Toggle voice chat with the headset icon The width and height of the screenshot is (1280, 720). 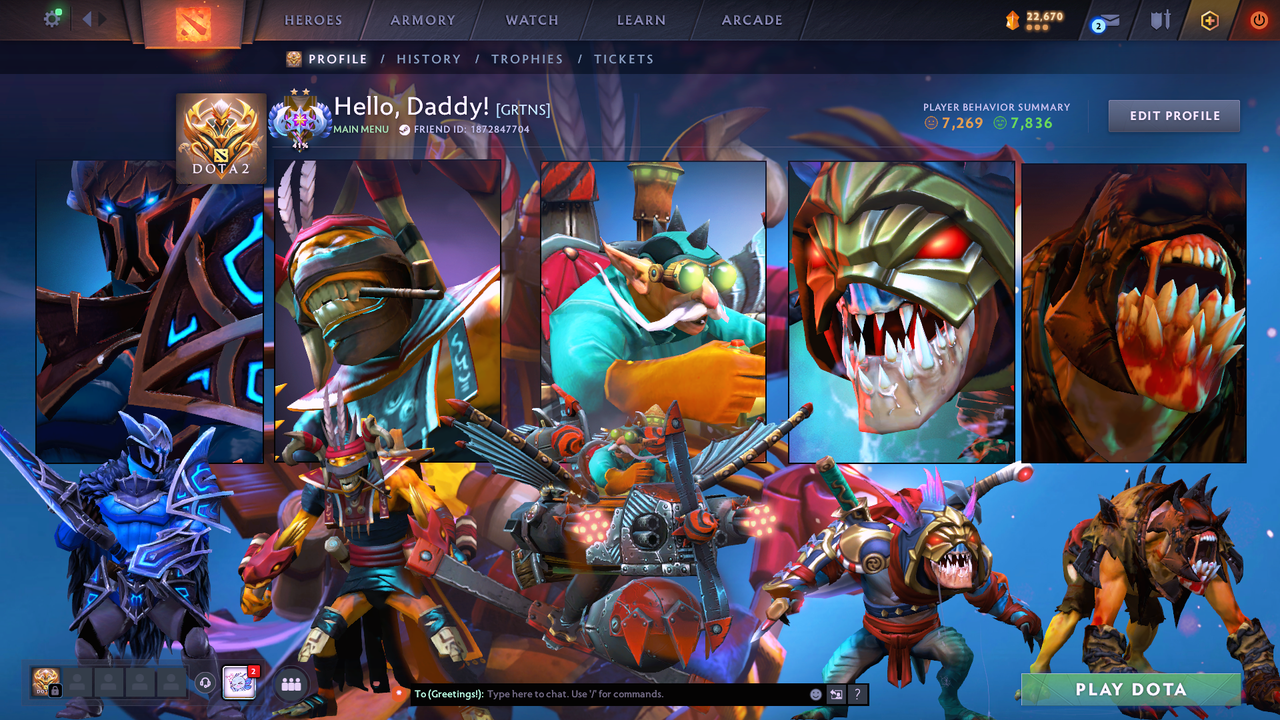click(205, 683)
